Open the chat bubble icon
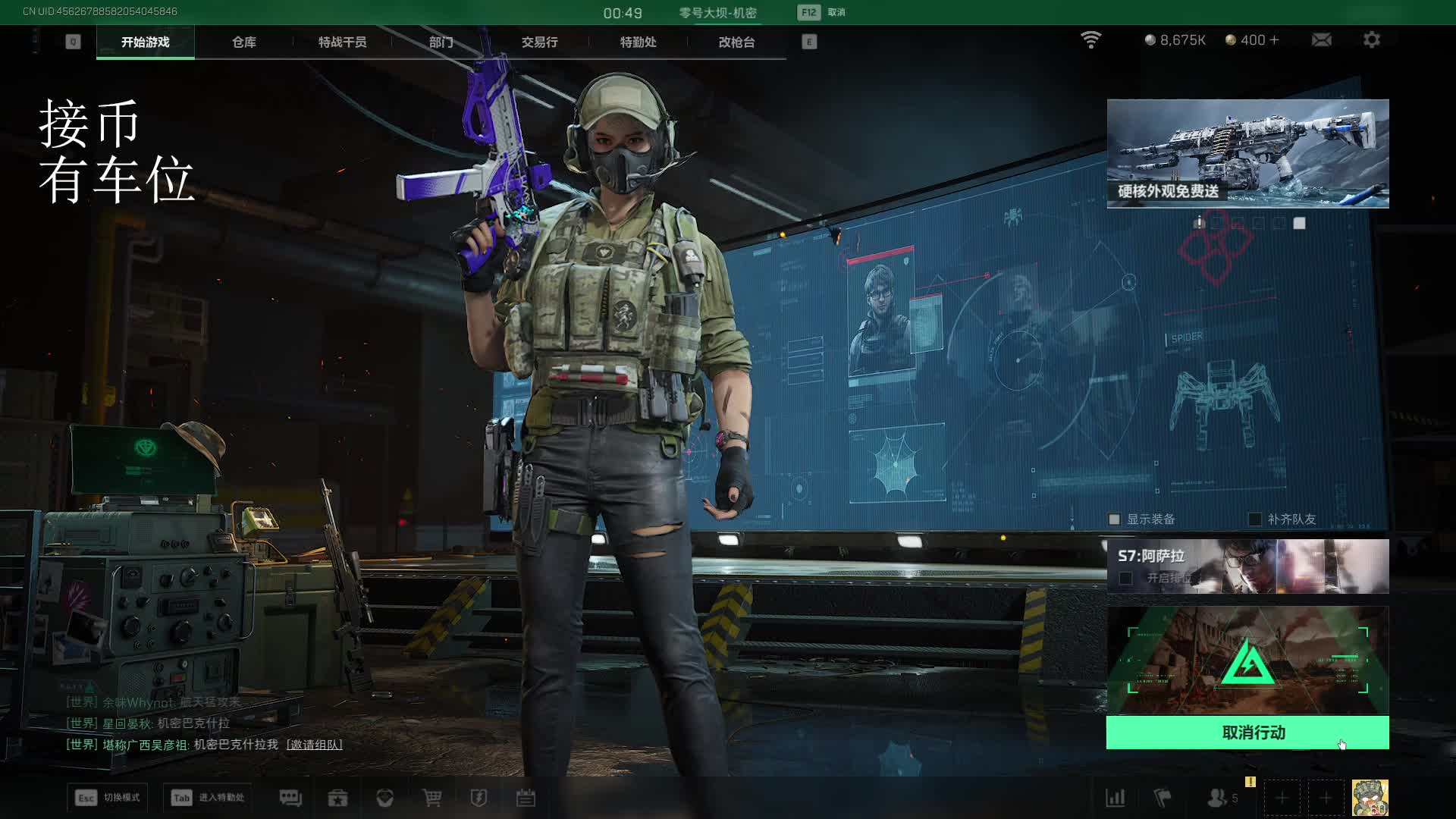 (290, 798)
